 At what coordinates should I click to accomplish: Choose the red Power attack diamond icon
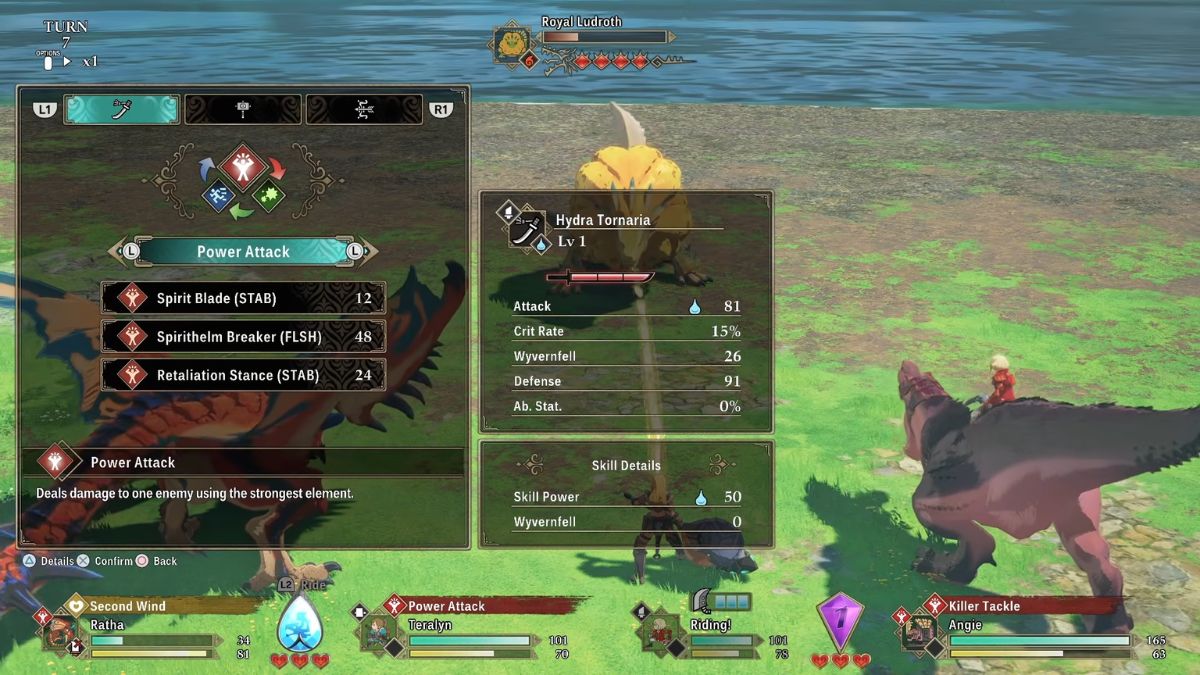coord(243,166)
